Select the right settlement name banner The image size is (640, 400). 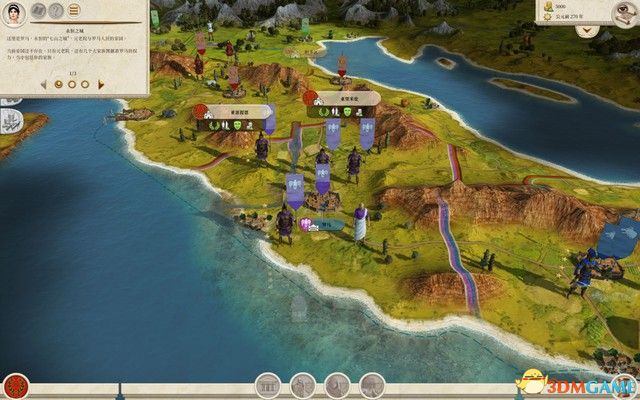[344, 99]
